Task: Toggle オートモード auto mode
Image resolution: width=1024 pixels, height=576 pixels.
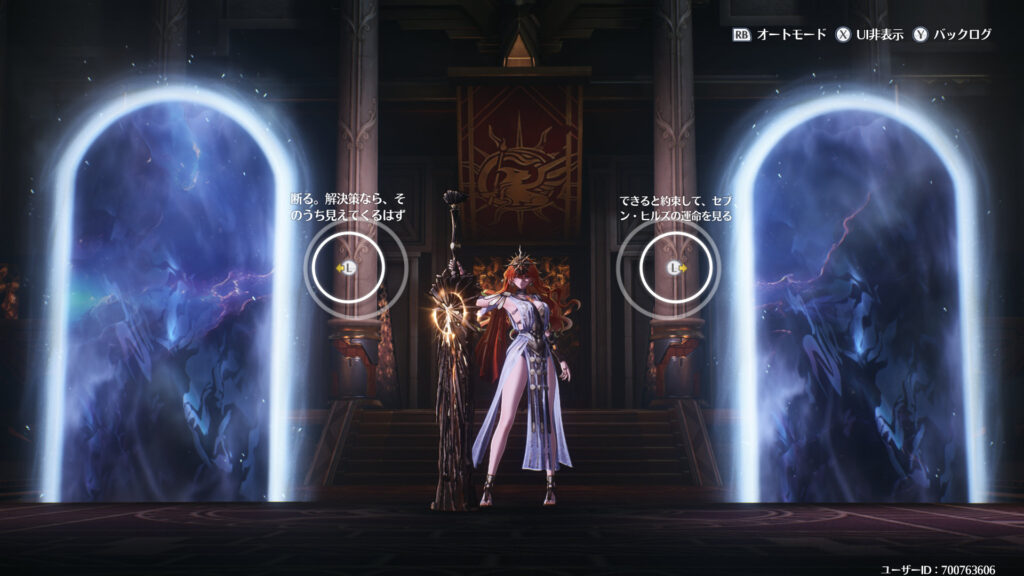Action: [780, 34]
